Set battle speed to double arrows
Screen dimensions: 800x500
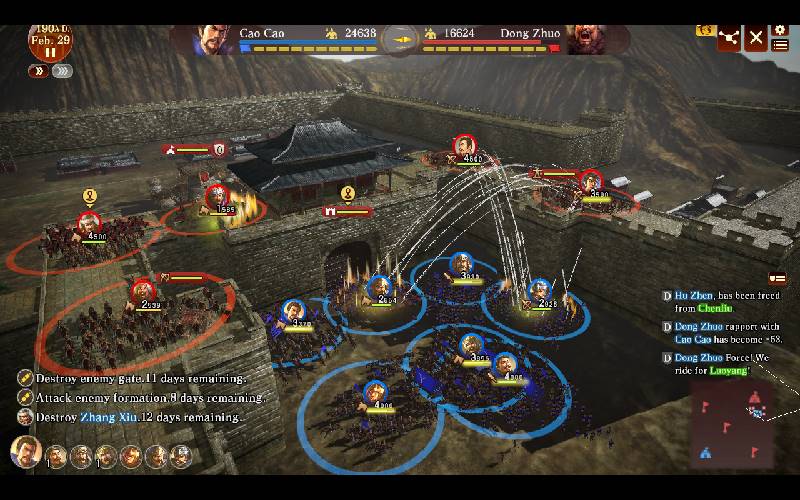coord(38,71)
